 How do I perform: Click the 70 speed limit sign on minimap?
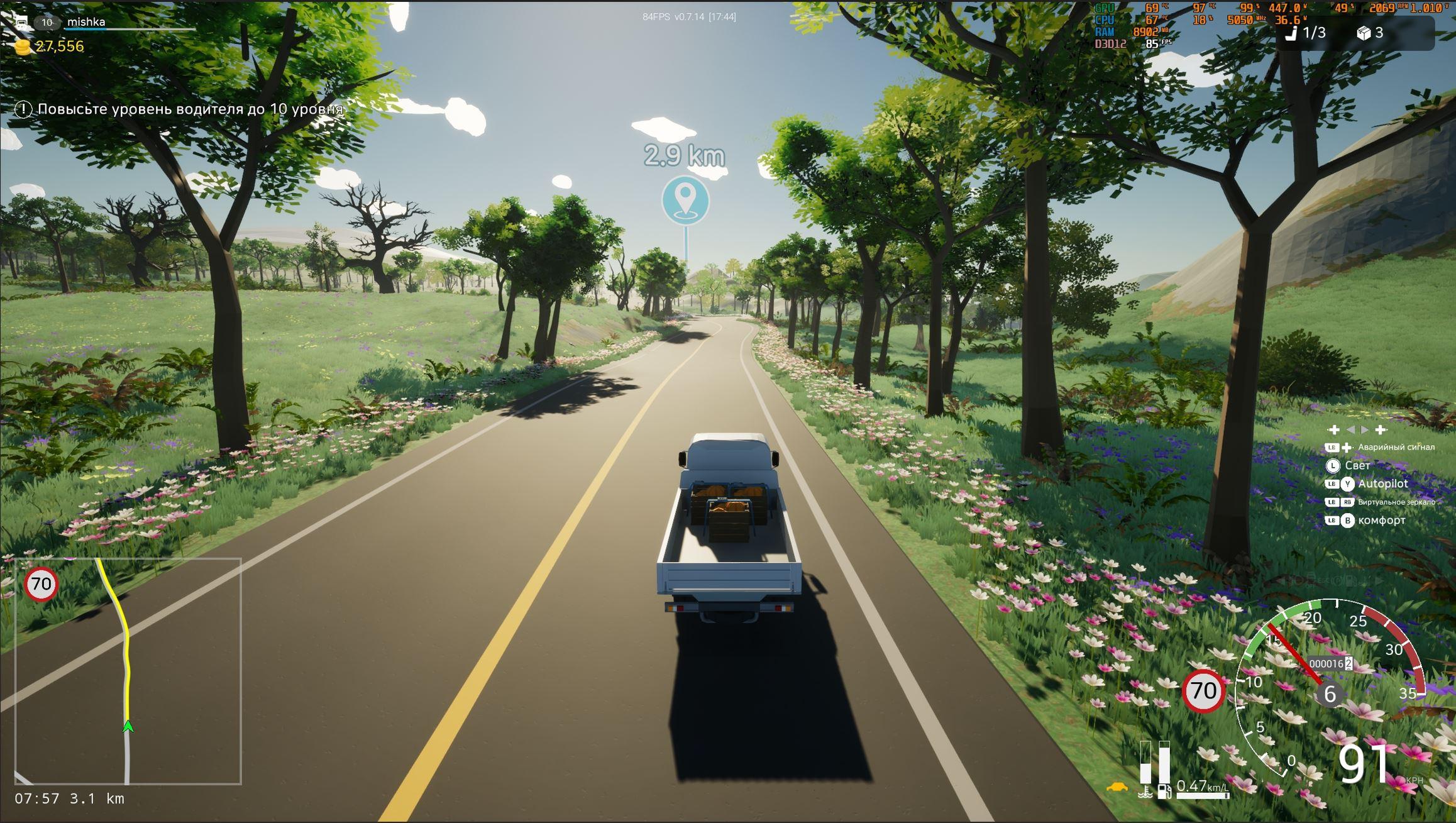click(x=41, y=584)
